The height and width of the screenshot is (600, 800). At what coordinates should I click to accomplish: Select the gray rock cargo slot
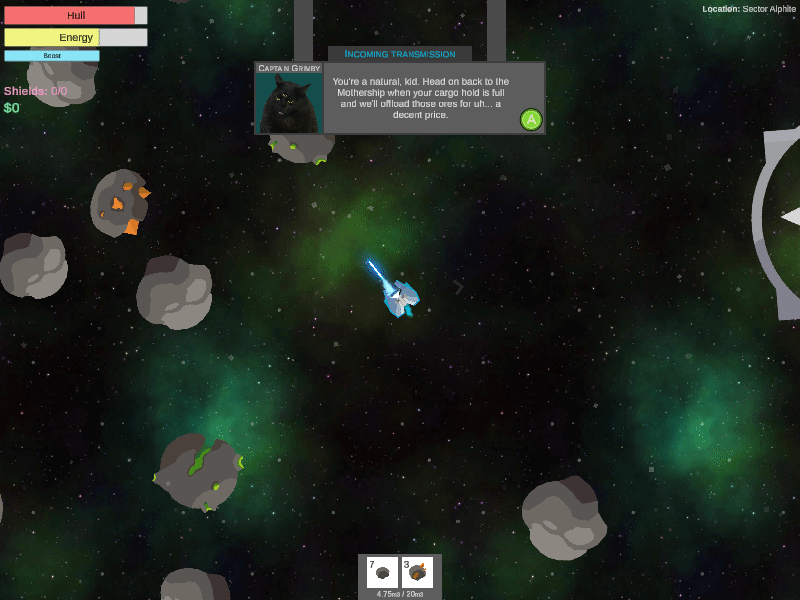click(x=382, y=572)
